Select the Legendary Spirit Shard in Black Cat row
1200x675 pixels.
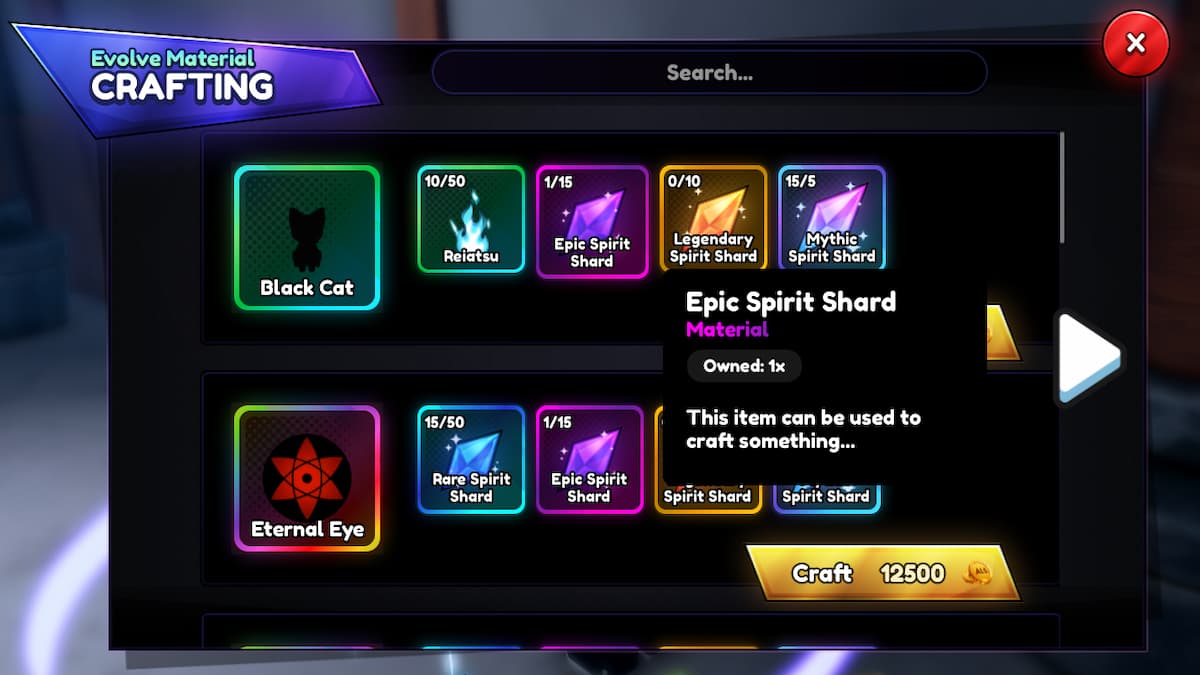713,220
